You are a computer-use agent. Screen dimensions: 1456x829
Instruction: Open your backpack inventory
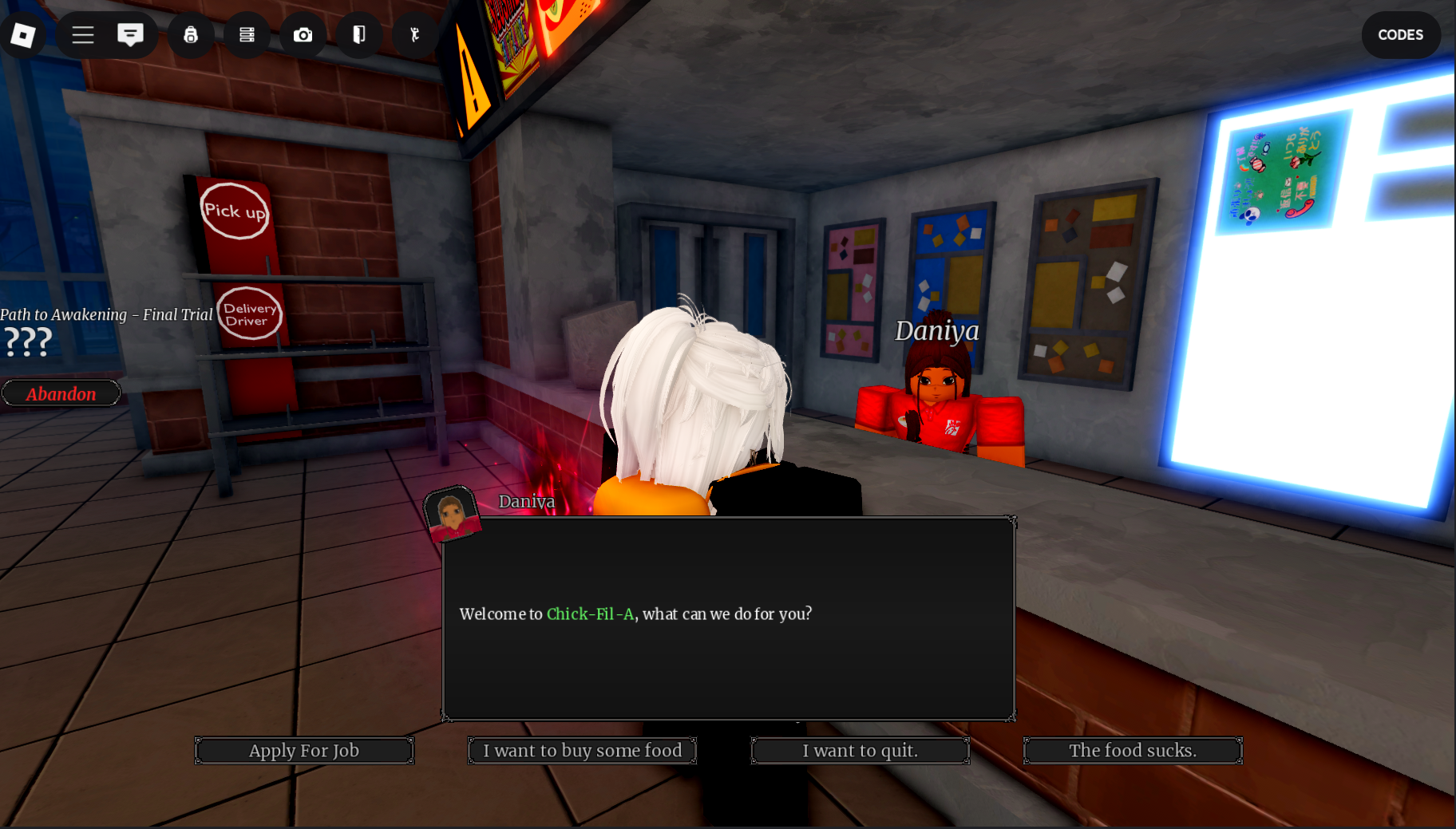191,35
